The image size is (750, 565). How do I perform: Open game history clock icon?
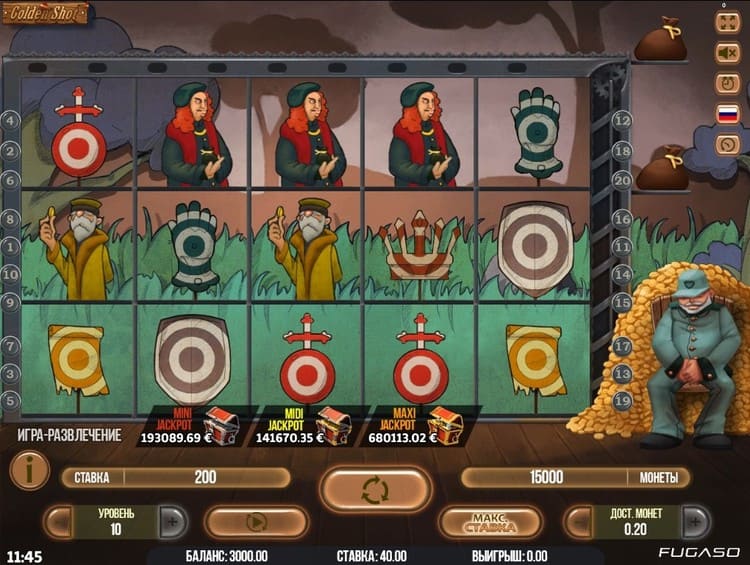[x=727, y=144]
